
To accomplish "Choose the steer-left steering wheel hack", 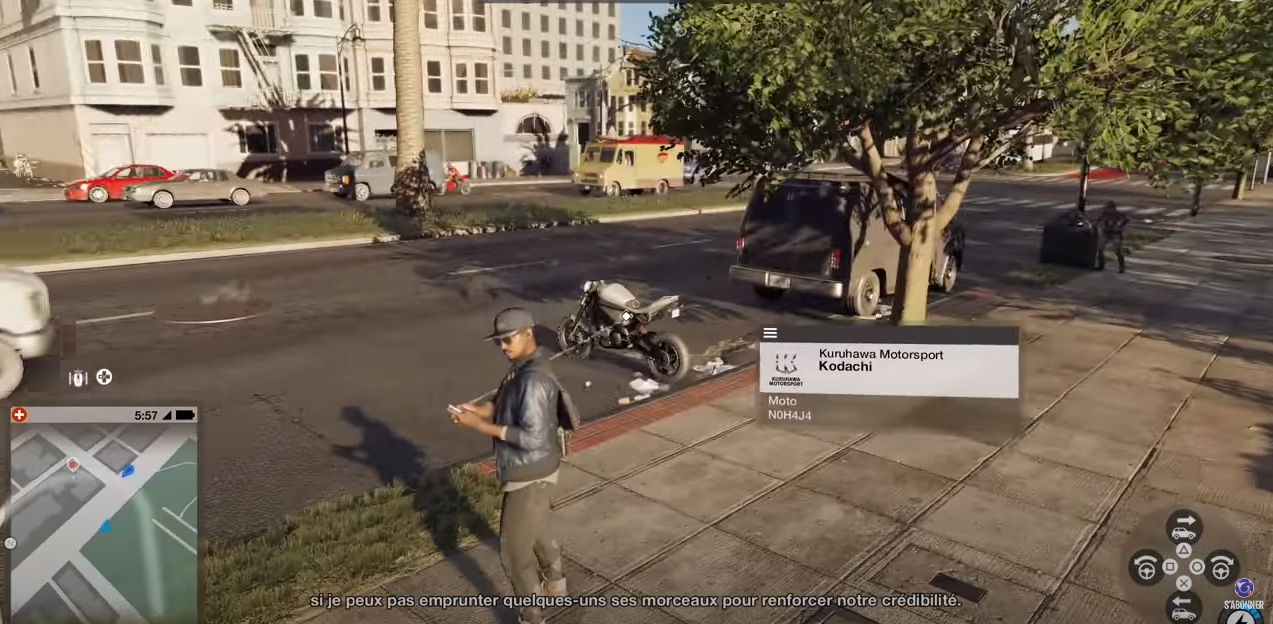I will (x=1146, y=568).
